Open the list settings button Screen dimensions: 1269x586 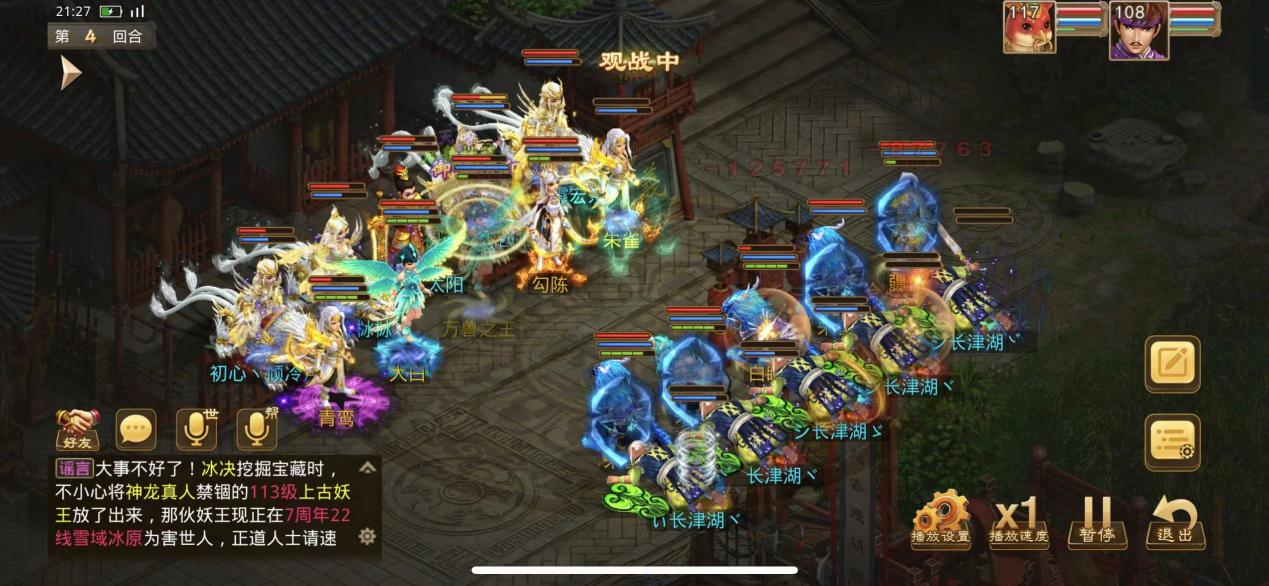click(x=1172, y=442)
